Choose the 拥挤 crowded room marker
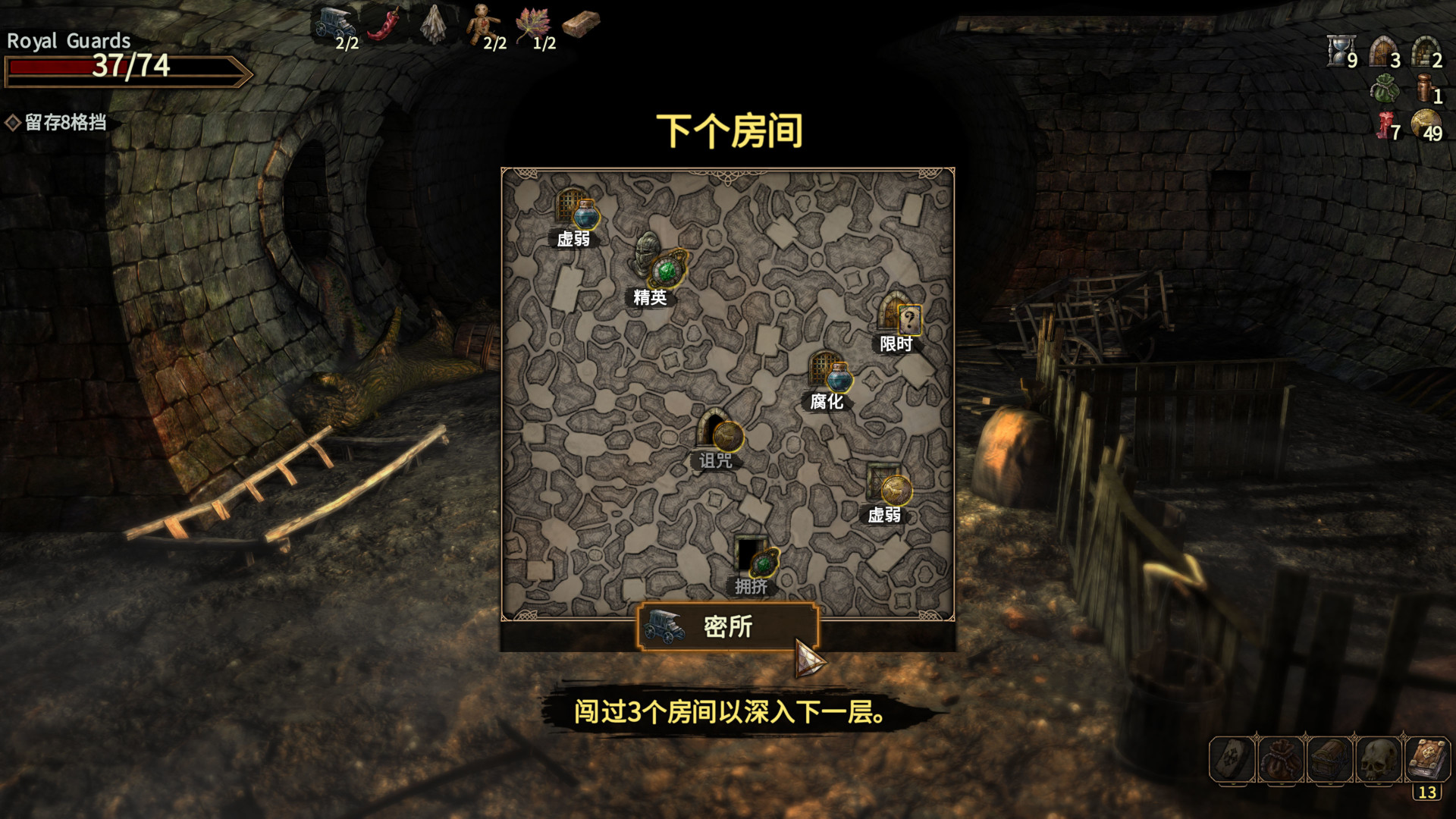The image size is (1456, 819). click(756, 557)
